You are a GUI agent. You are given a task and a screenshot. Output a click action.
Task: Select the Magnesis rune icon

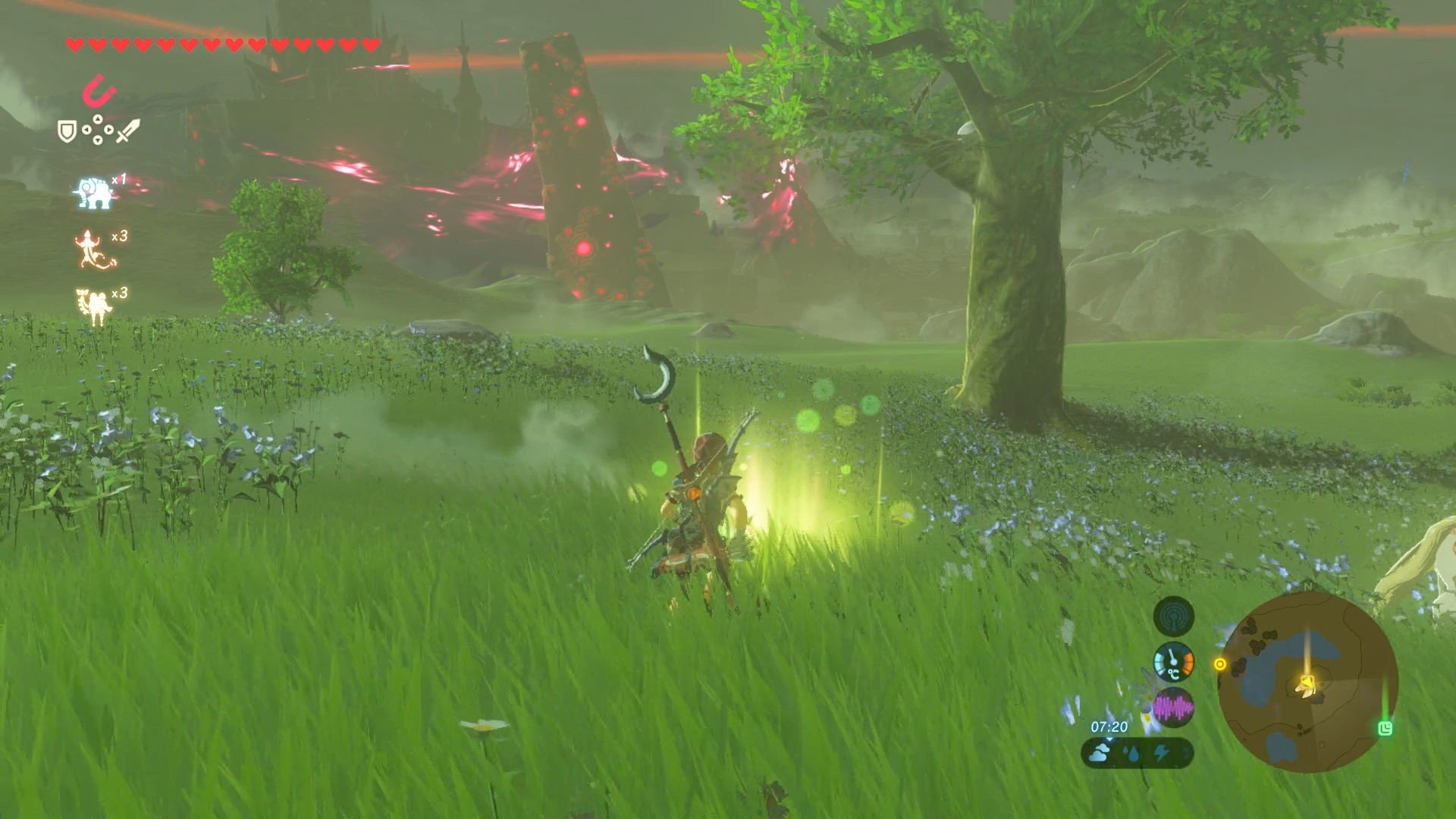point(99,92)
